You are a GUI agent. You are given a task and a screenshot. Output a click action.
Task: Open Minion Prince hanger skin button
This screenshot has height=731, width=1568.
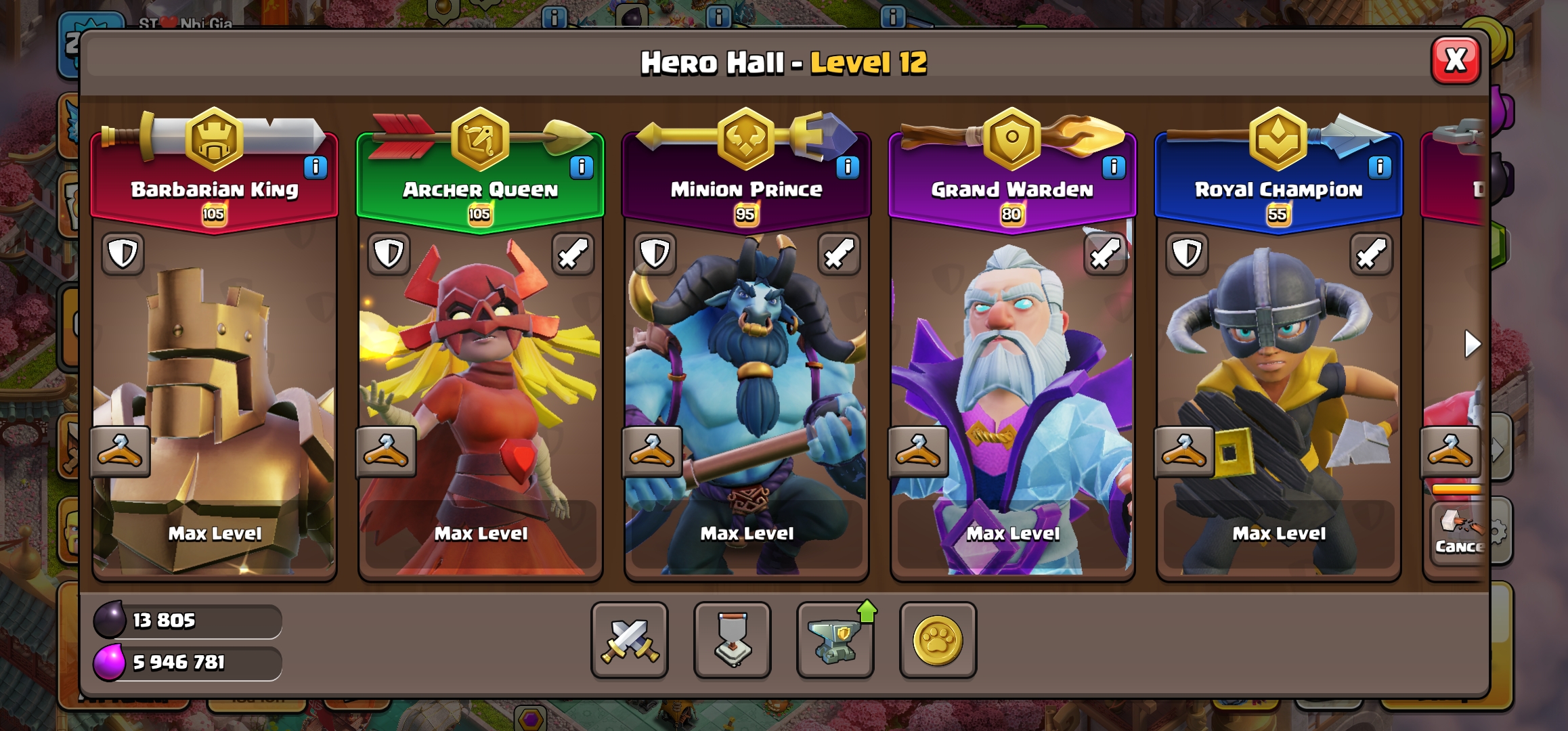tap(652, 451)
